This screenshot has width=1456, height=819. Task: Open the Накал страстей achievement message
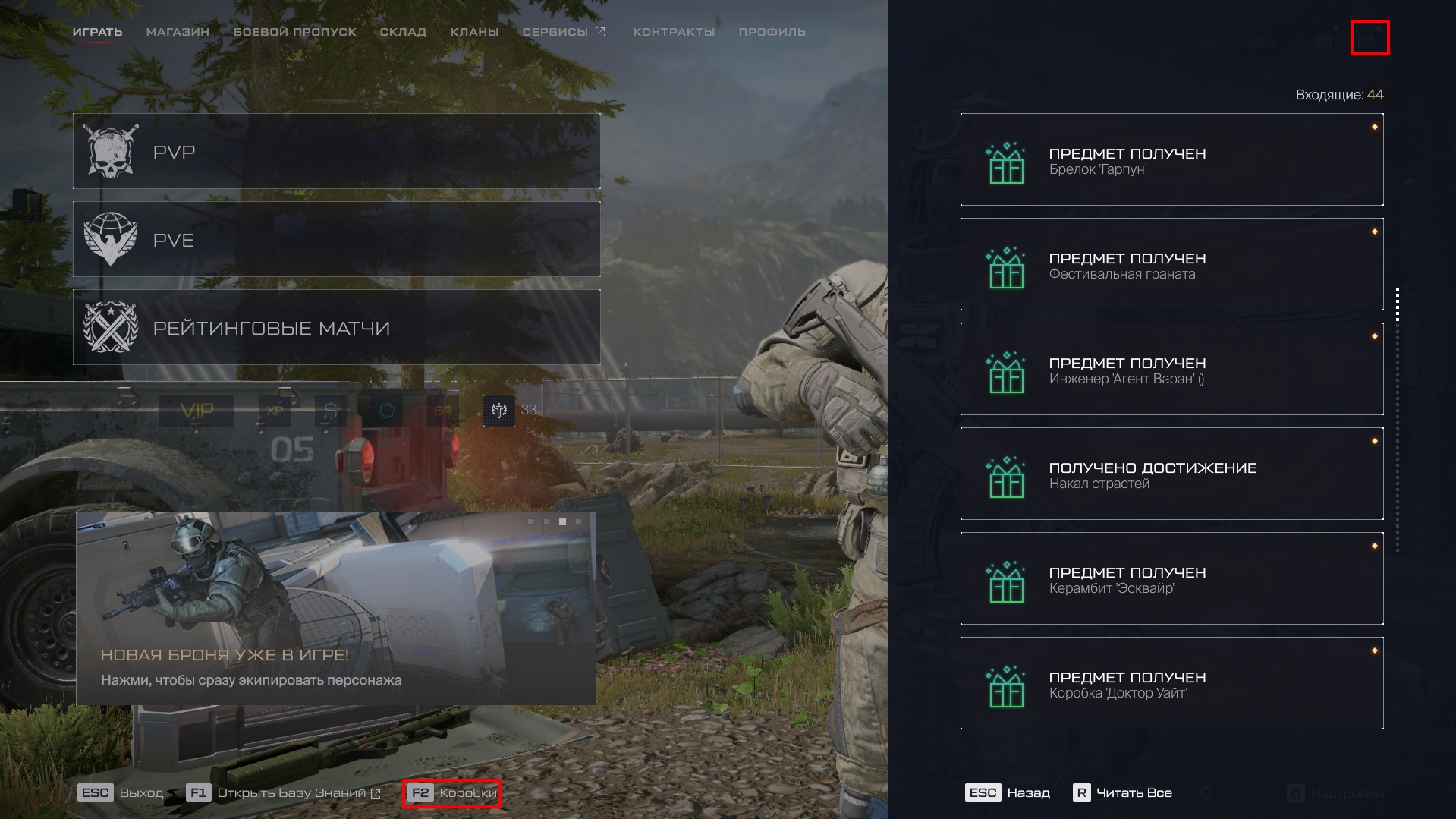coord(1171,474)
